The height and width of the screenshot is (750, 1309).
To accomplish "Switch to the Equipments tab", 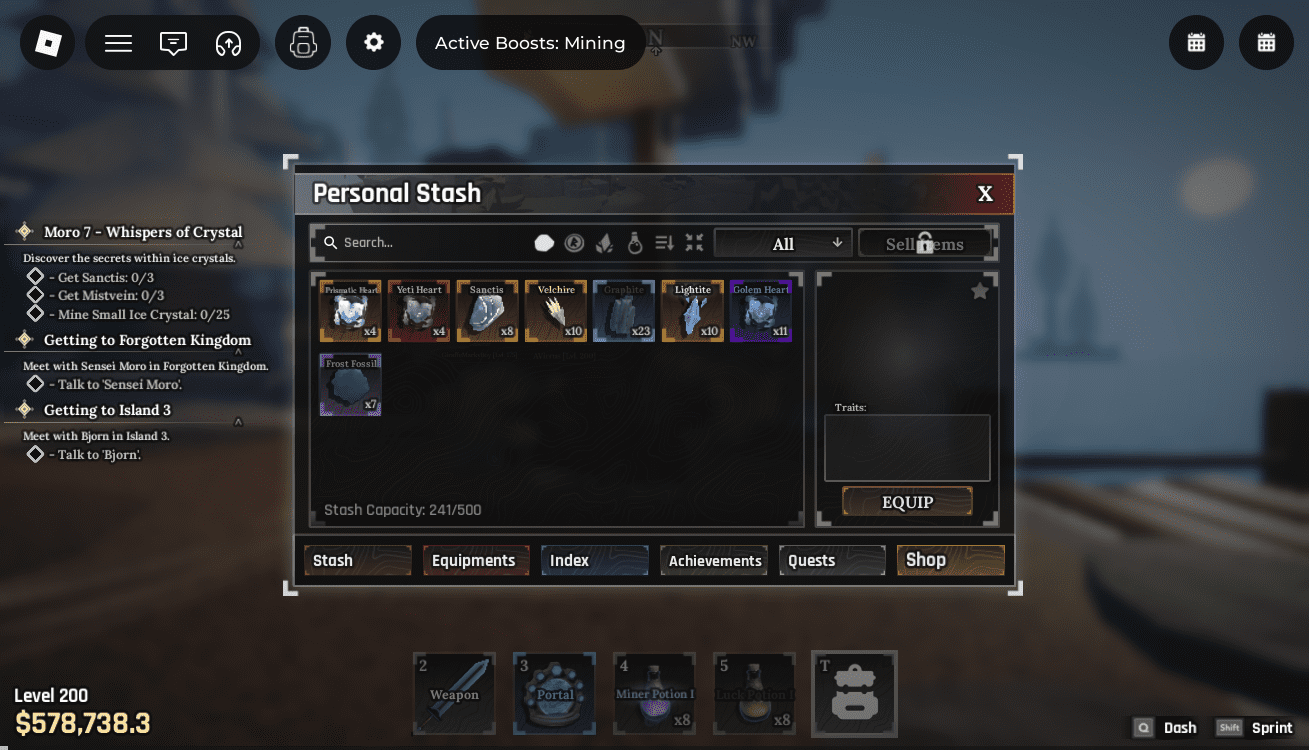I will coord(476,560).
